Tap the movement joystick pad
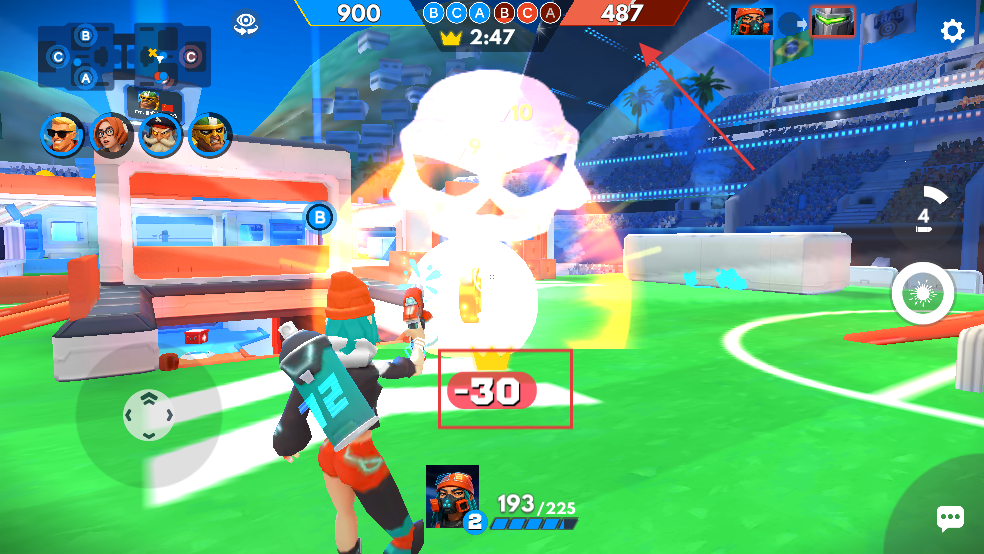Image resolution: width=984 pixels, height=554 pixels. [x=148, y=414]
